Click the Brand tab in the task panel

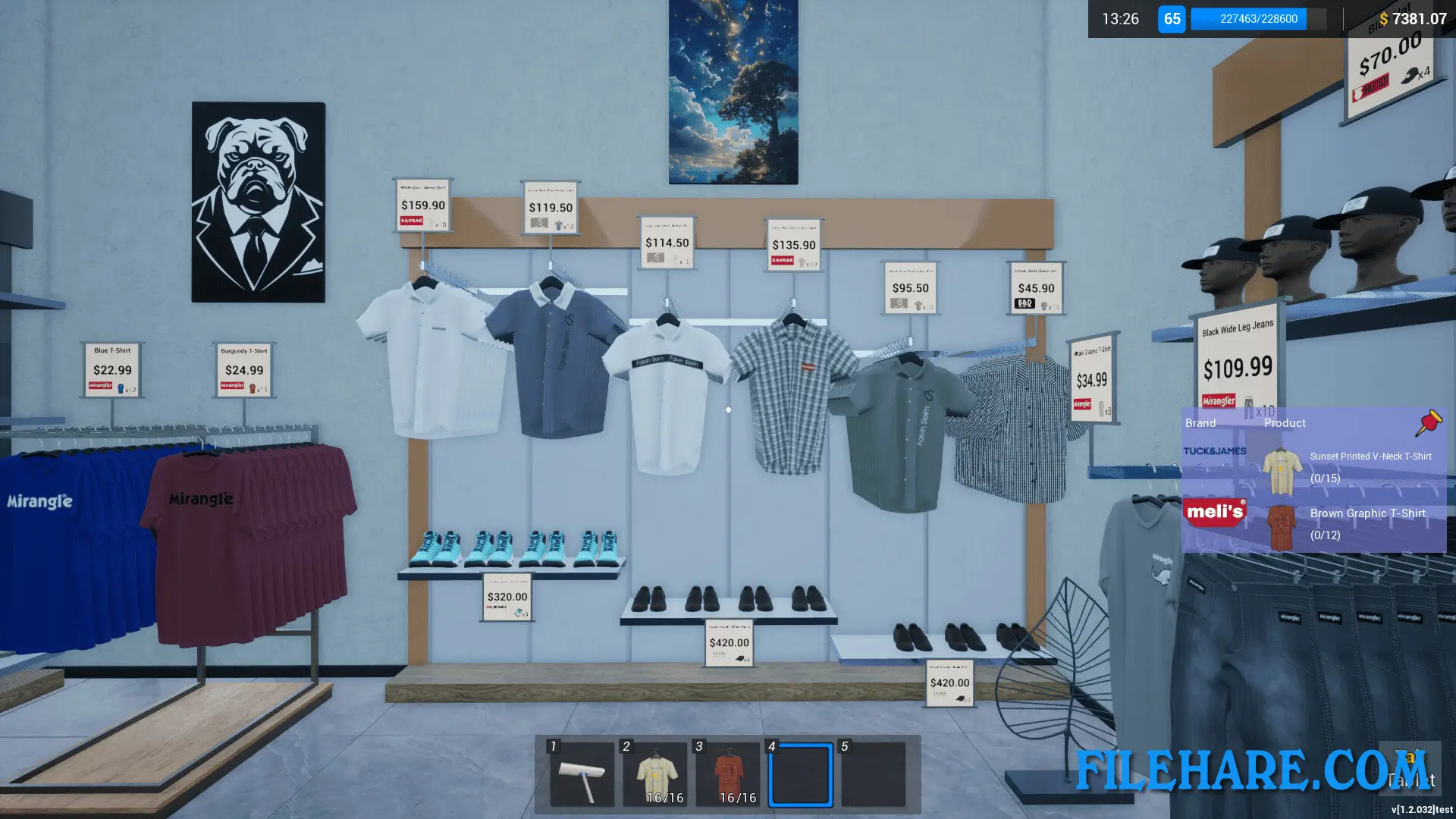pyautogui.click(x=1200, y=423)
